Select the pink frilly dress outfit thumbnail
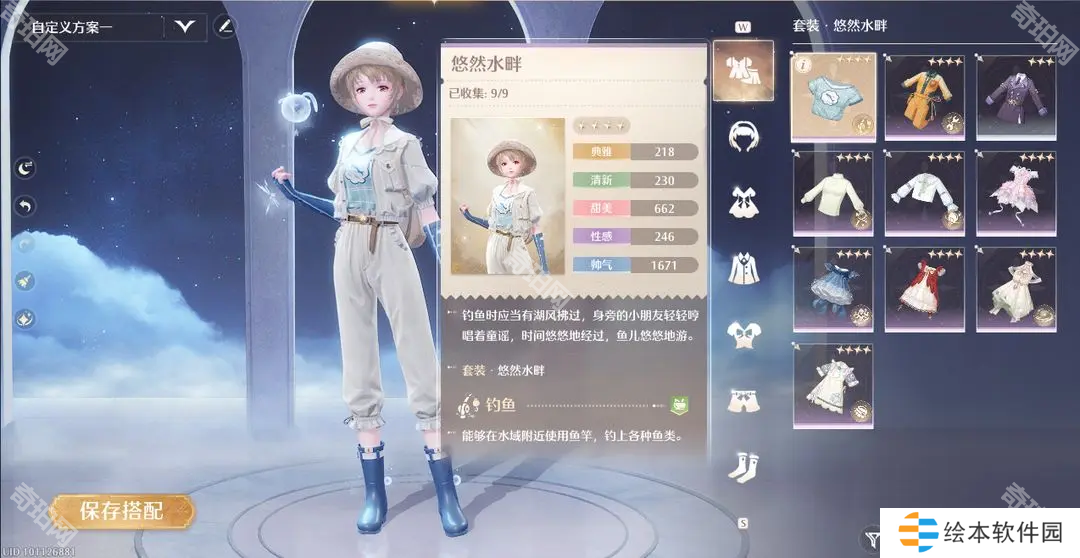1080x558 pixels. coord(1015,192)
